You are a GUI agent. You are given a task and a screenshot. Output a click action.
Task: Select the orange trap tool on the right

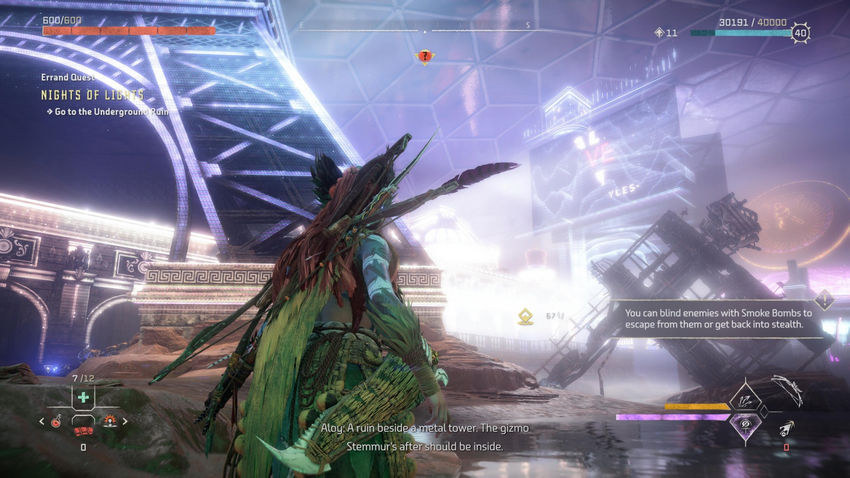point(108,421)
